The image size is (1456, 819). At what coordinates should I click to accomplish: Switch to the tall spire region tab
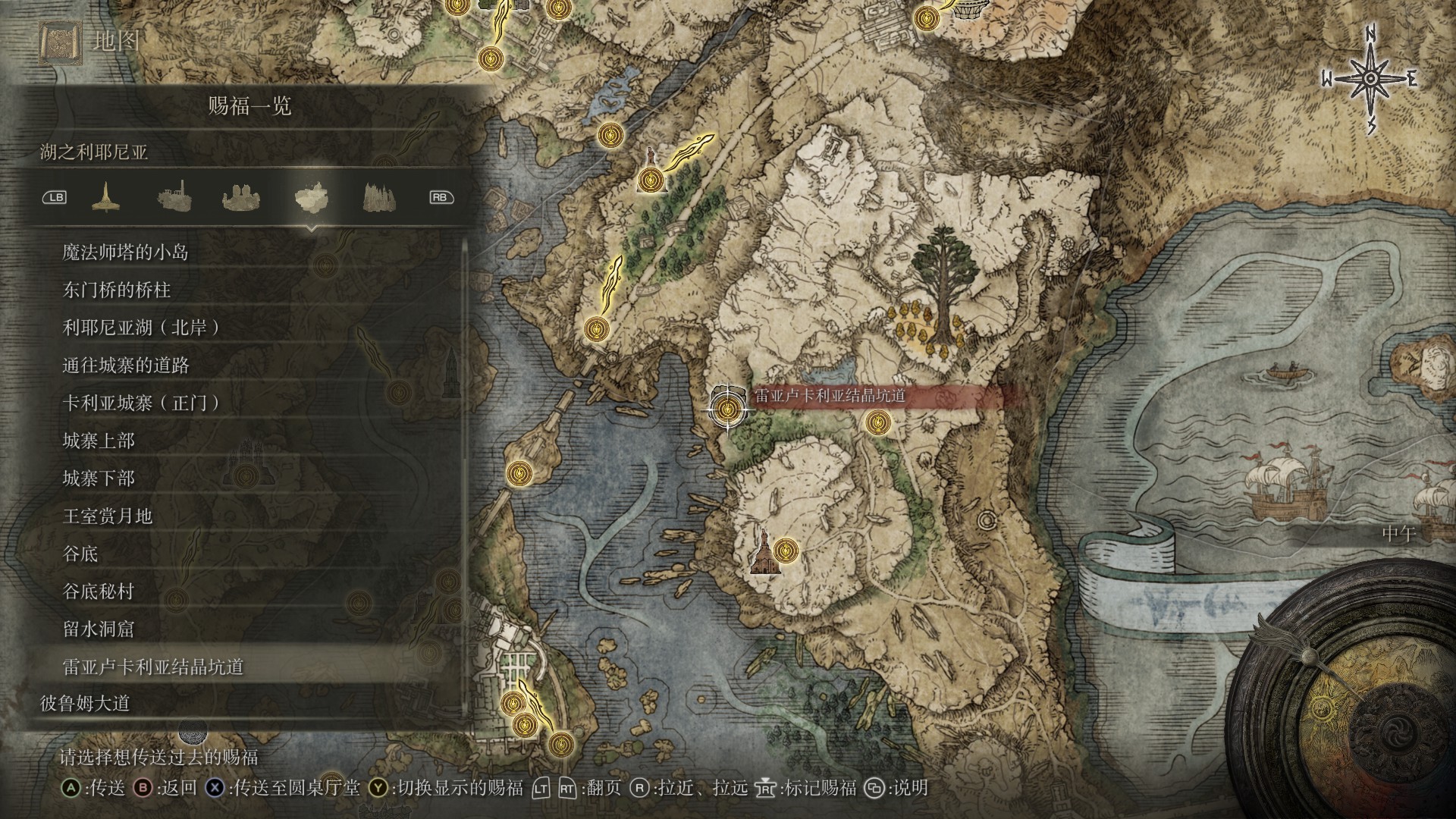(x=106, y=197)
